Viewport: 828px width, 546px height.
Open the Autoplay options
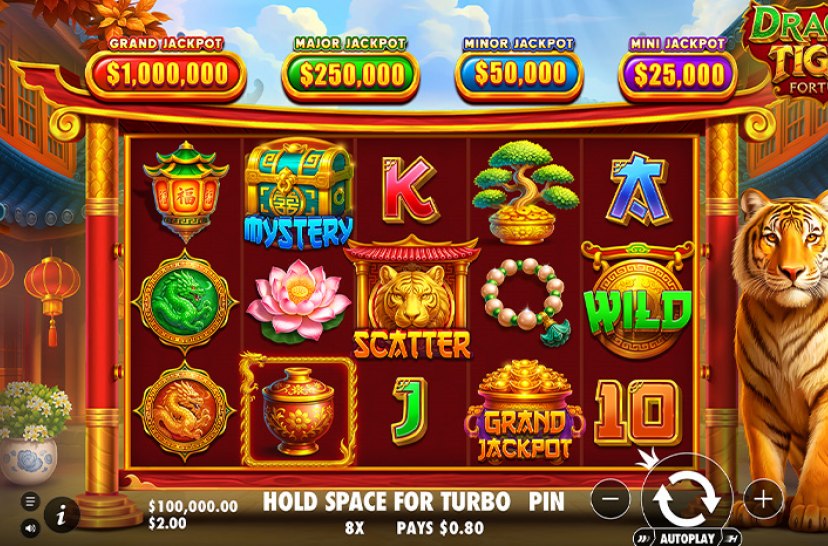(688, 537)
